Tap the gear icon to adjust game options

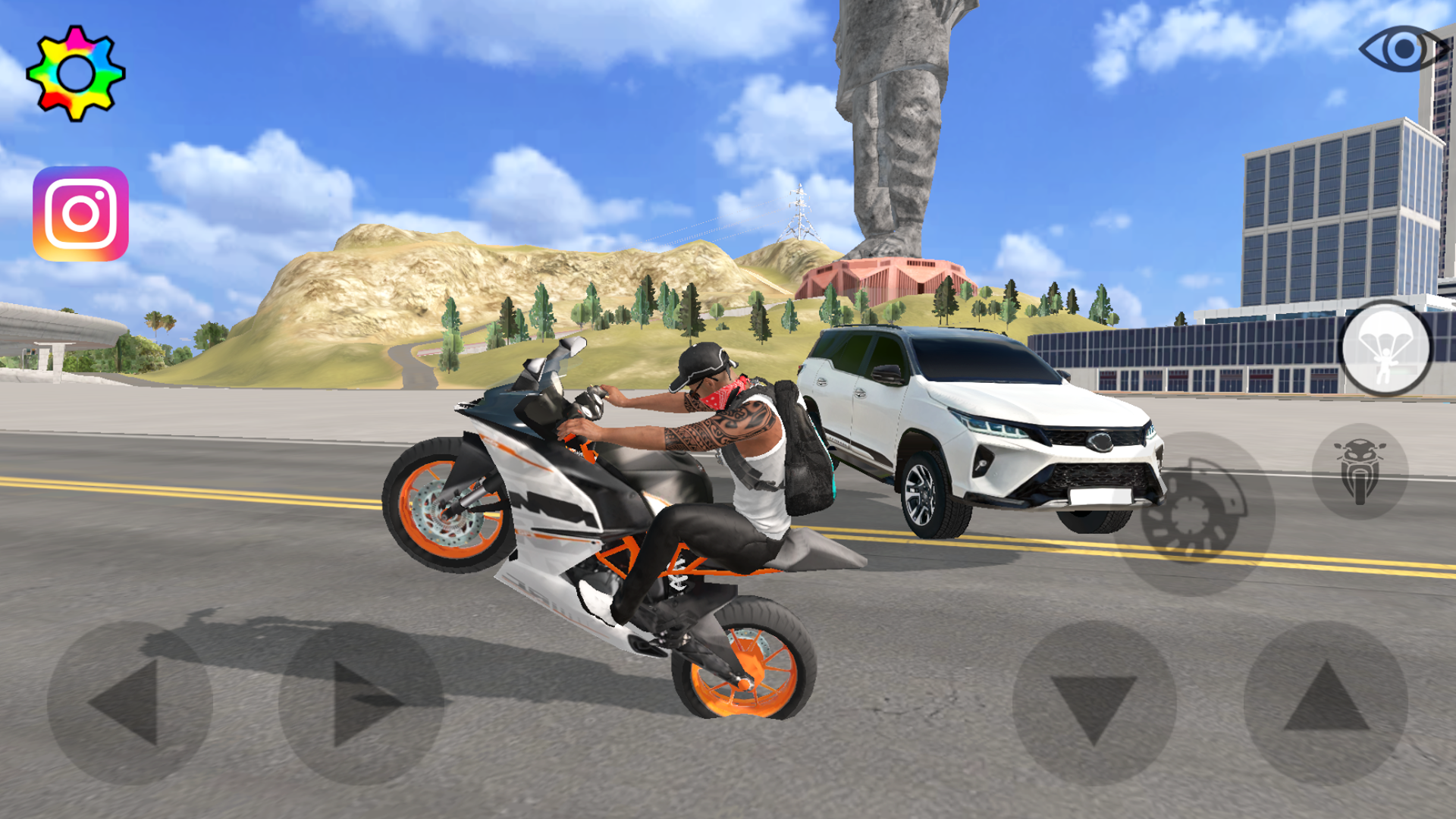(76, 72)
